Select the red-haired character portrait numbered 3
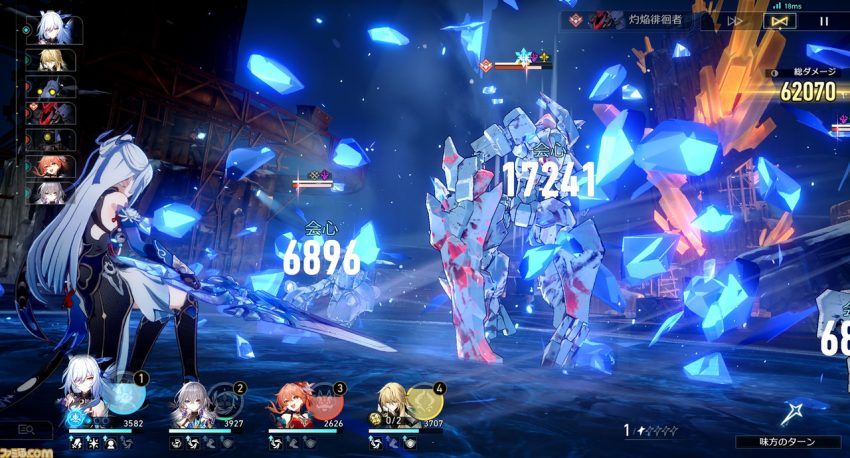The width and height of the screenshot is (850, 458). (290, 396)
